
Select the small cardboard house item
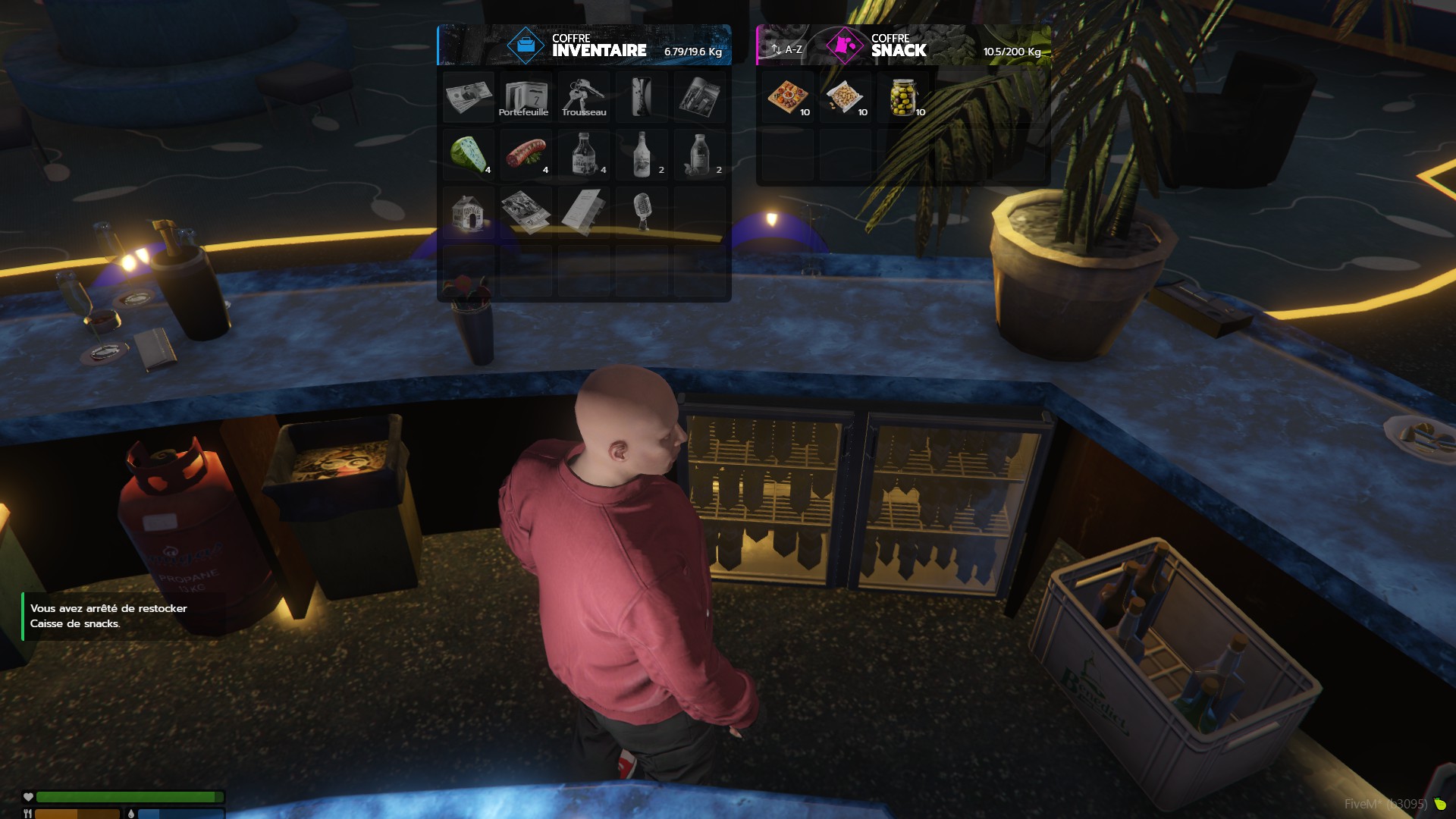pos(468,212)
